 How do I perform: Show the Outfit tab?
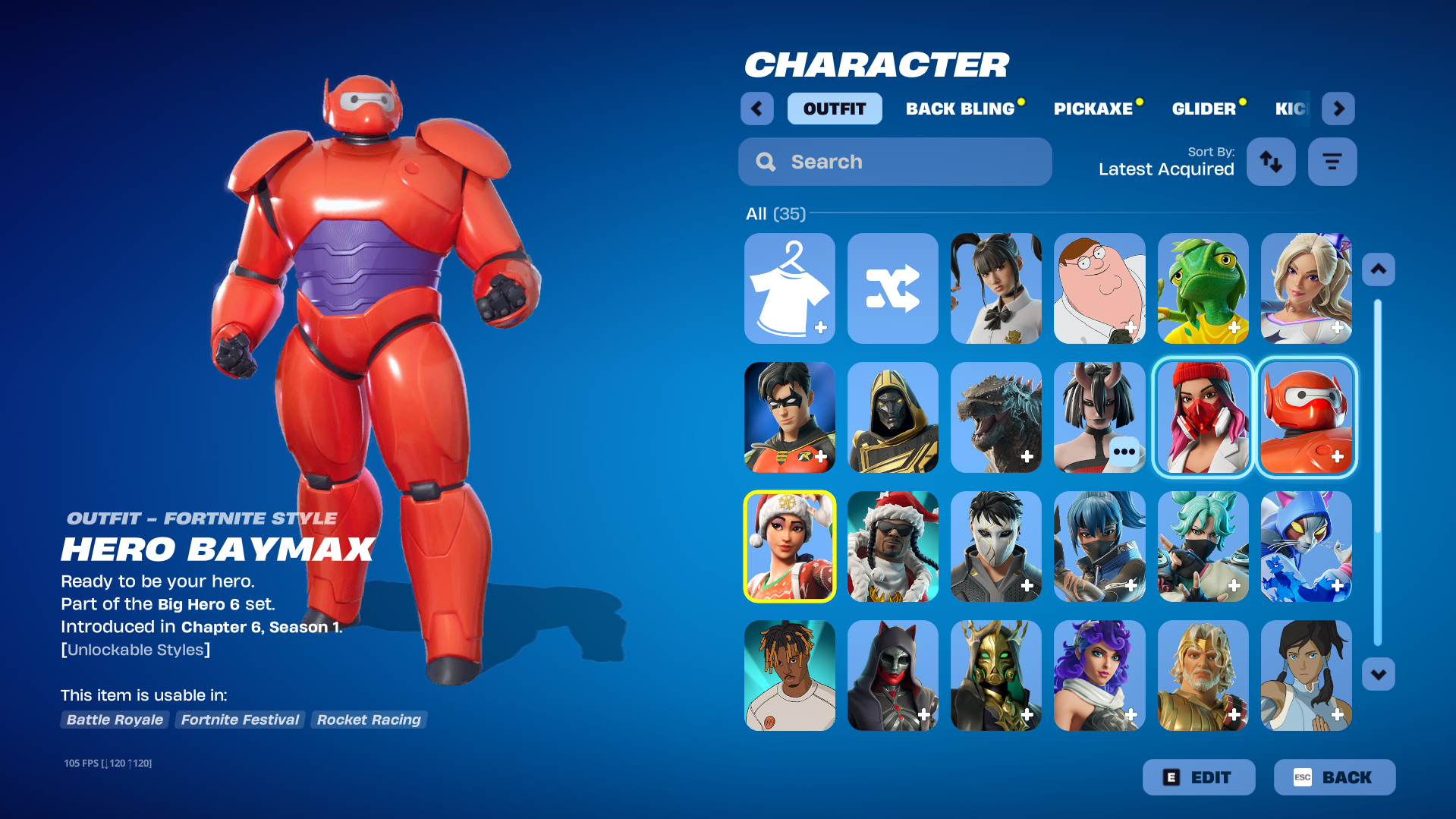(x=834, y=109)
